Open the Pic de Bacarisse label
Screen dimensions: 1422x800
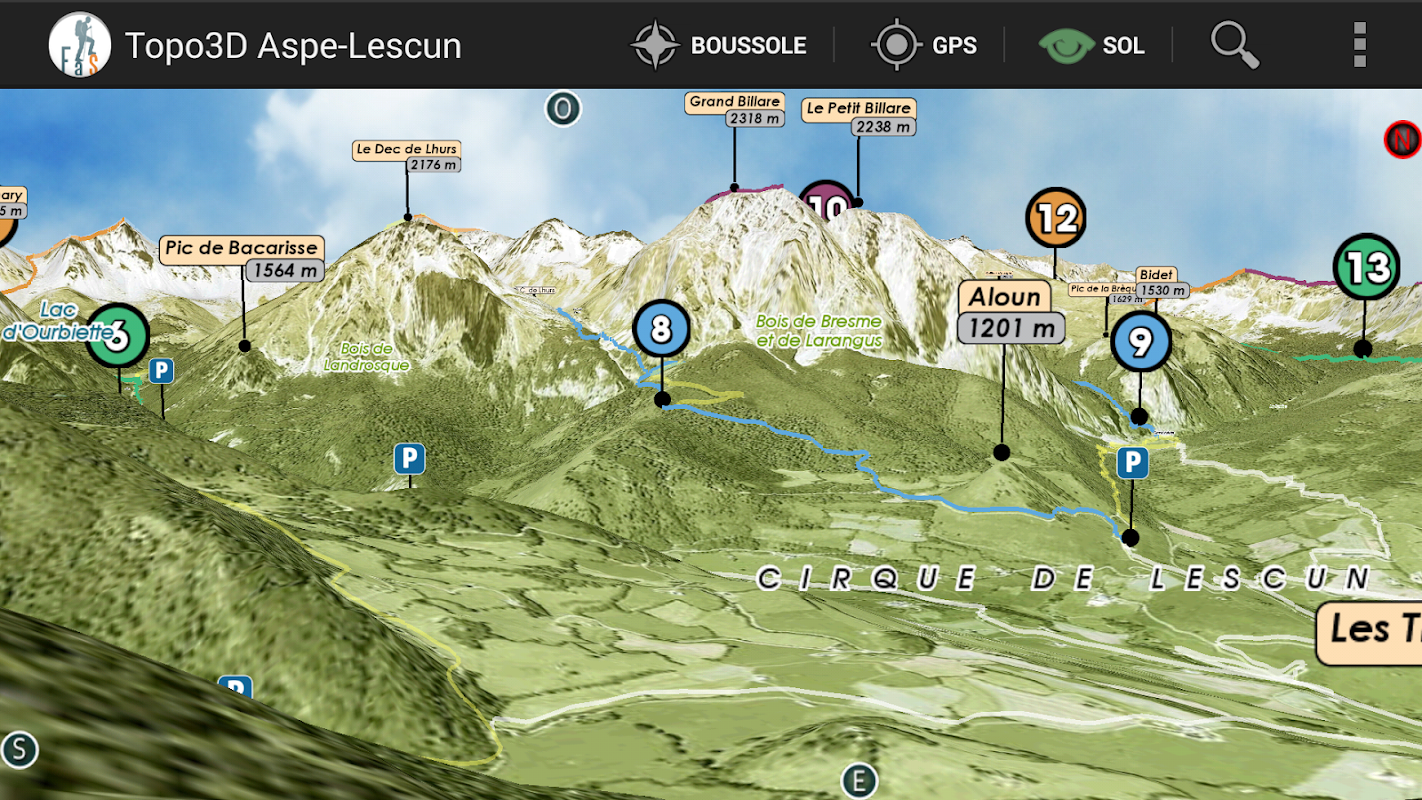[241, 258]
